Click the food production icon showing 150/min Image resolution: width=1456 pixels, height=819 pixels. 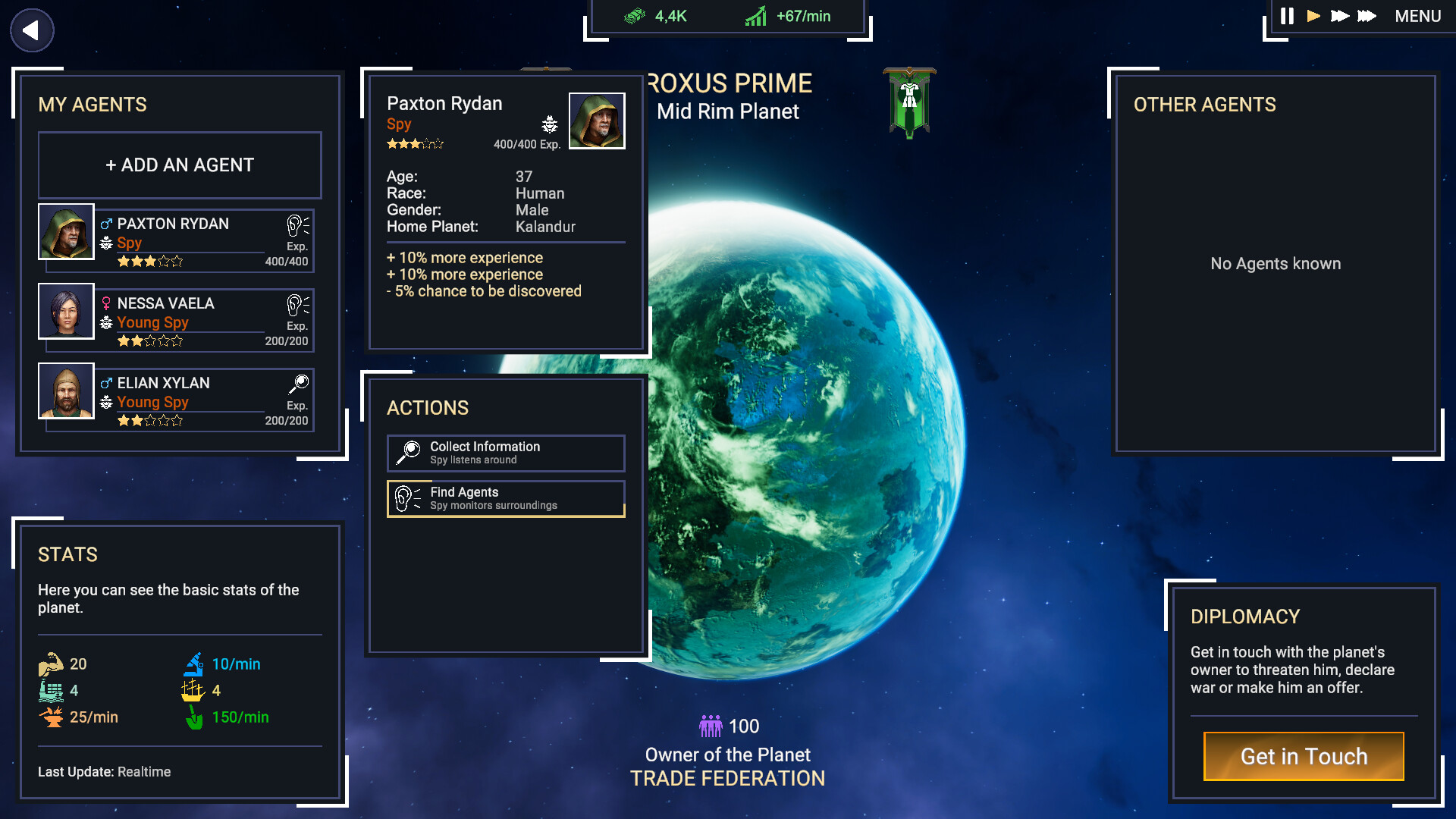tap(196, 717)
